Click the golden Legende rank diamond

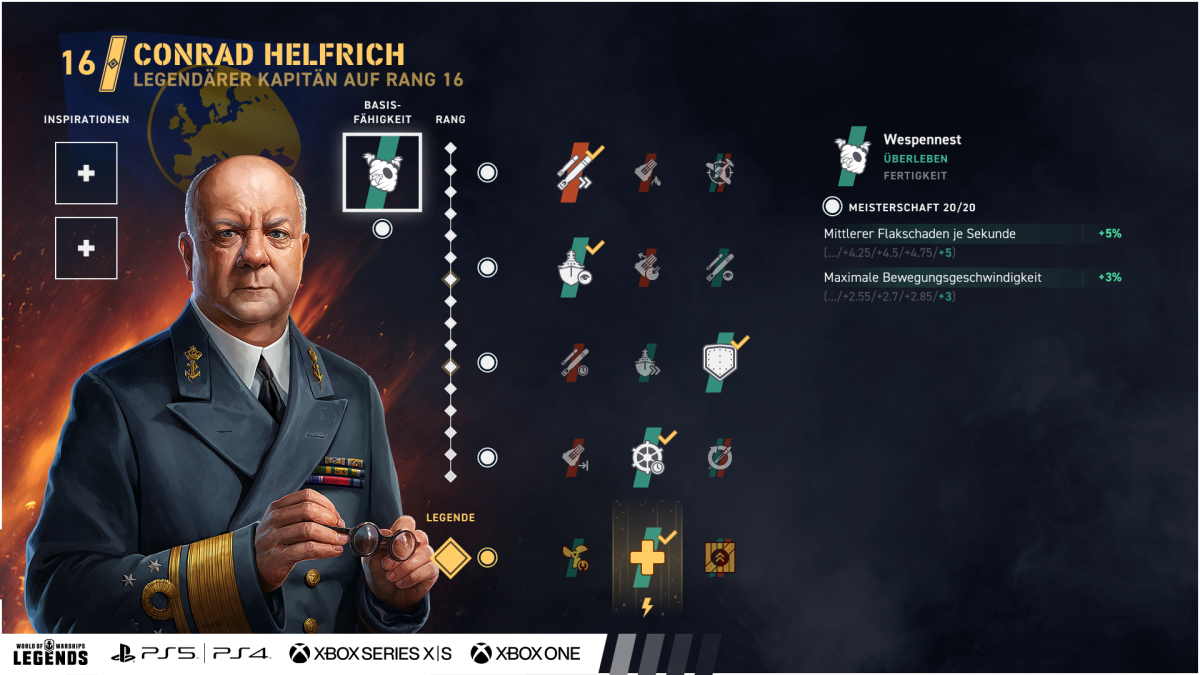451,557
